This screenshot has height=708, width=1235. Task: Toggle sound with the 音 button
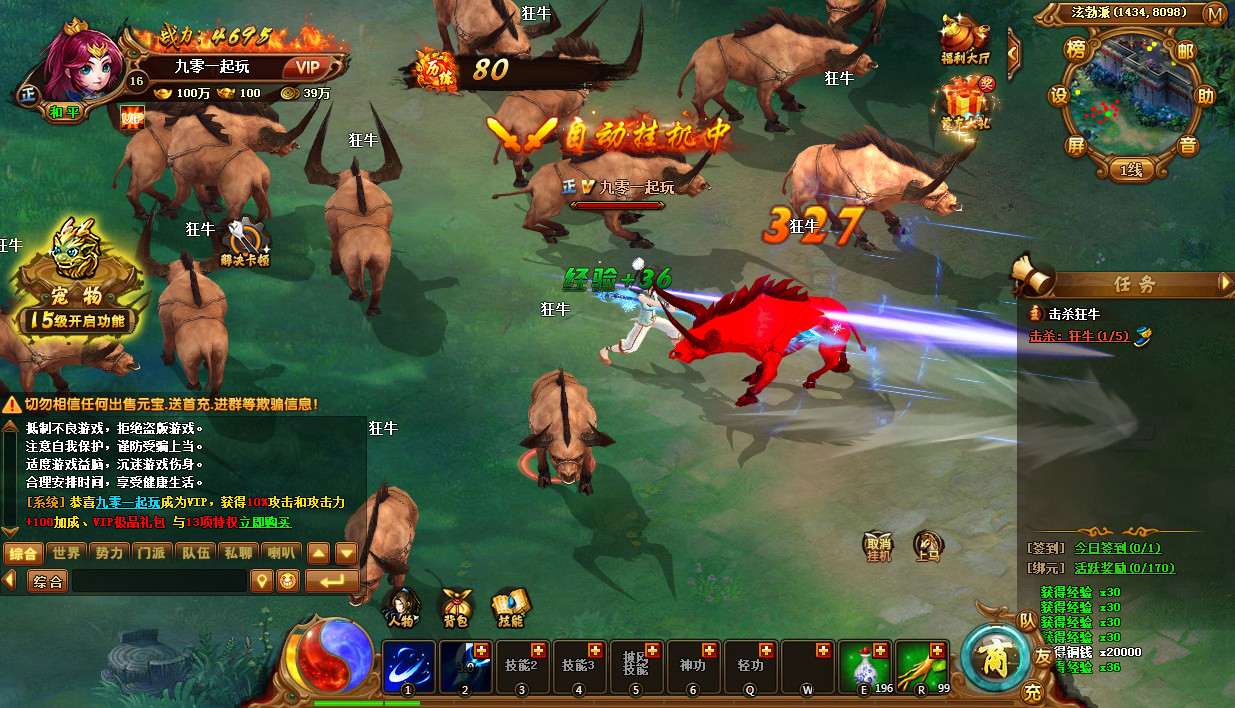pos(1187,146)
